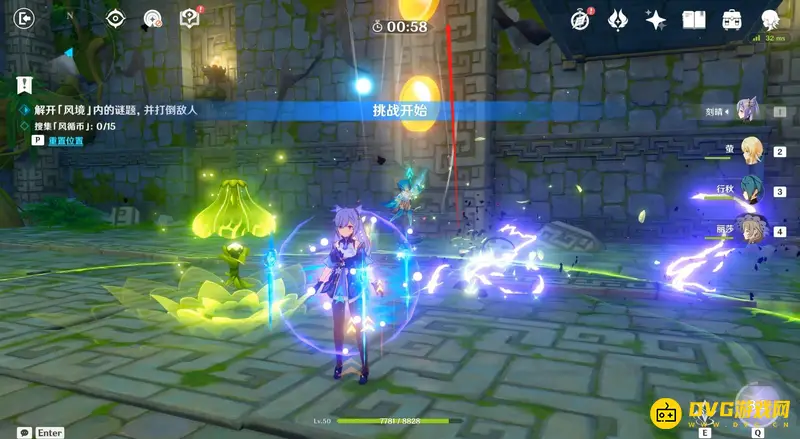
Task: Open the tutorial book with red alert
Action: click(x=189, y=18)
